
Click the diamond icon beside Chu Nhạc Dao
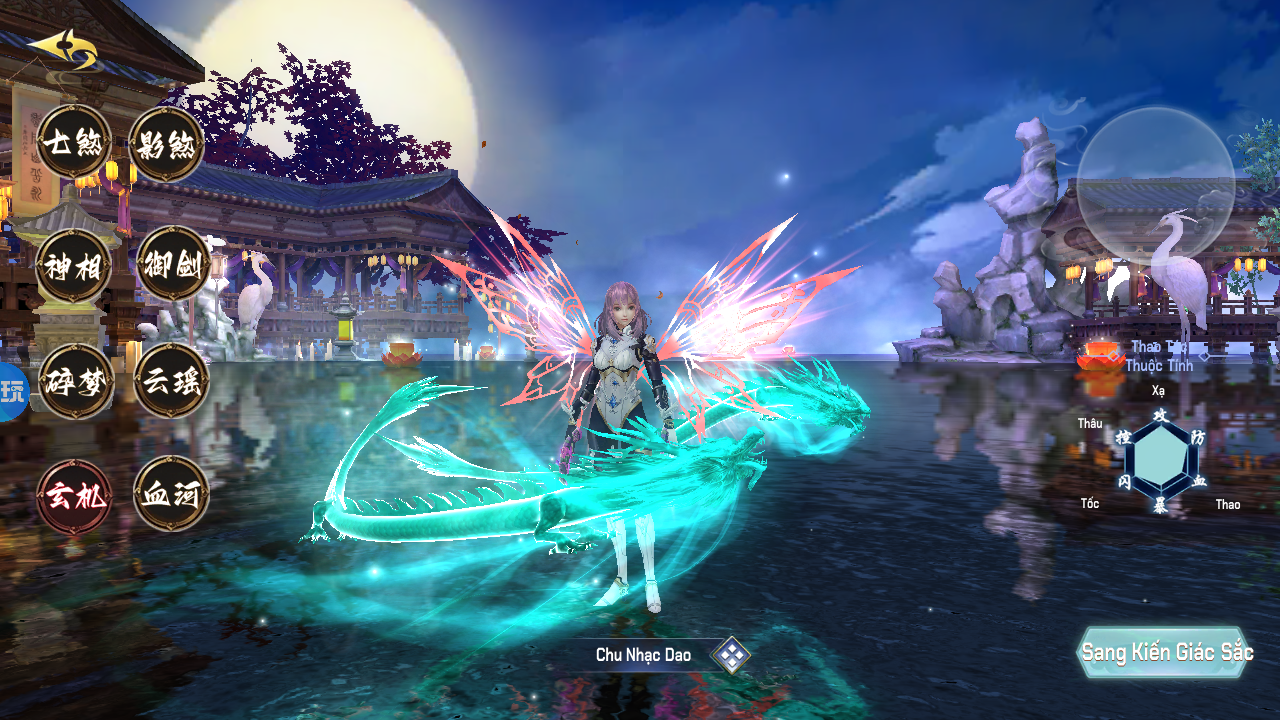click(731, 655)
